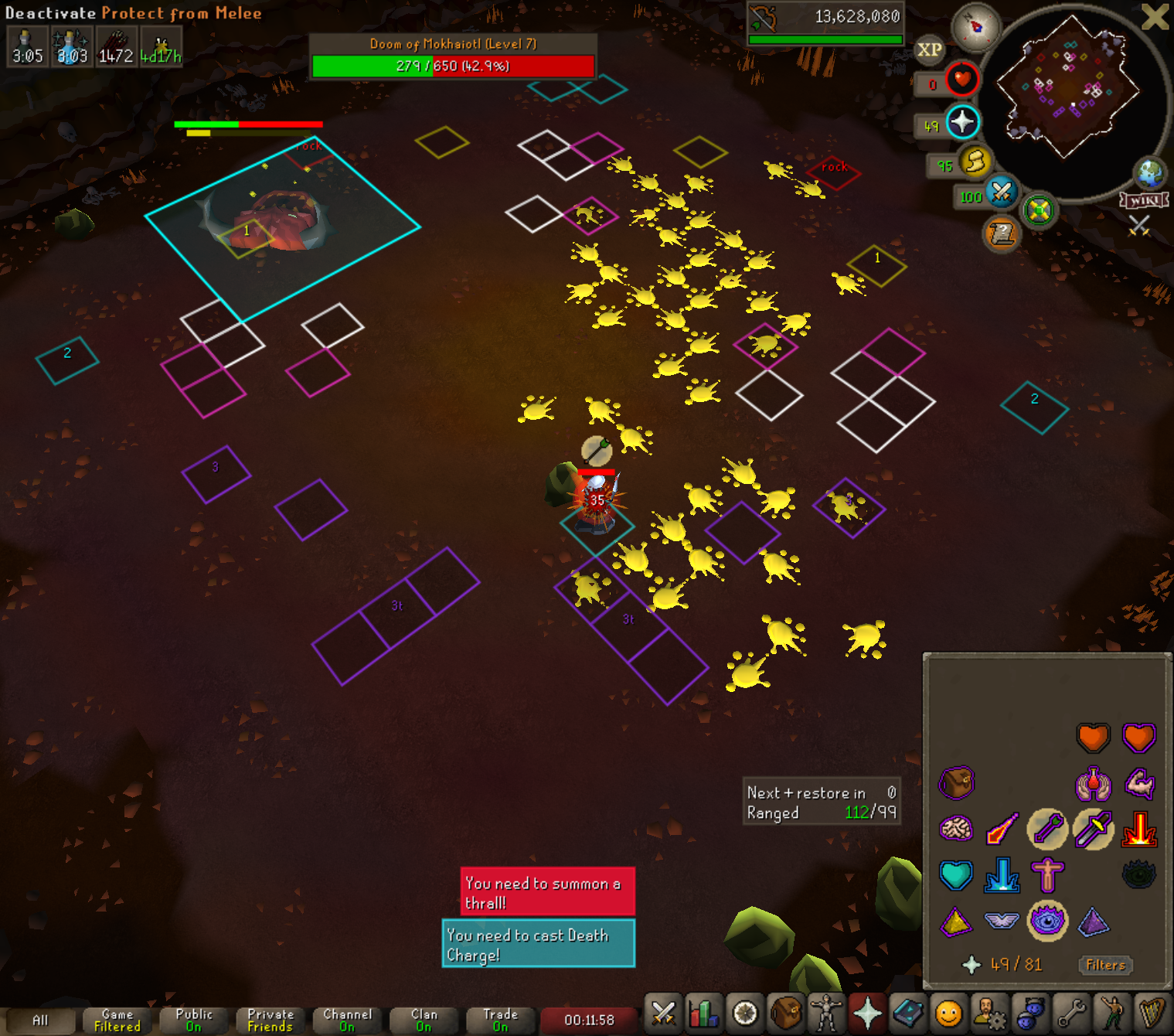The width and height of the screenshot is (1174, 1036).
Task: Open the Spellbook tab
Action: tap(908, 1013)
